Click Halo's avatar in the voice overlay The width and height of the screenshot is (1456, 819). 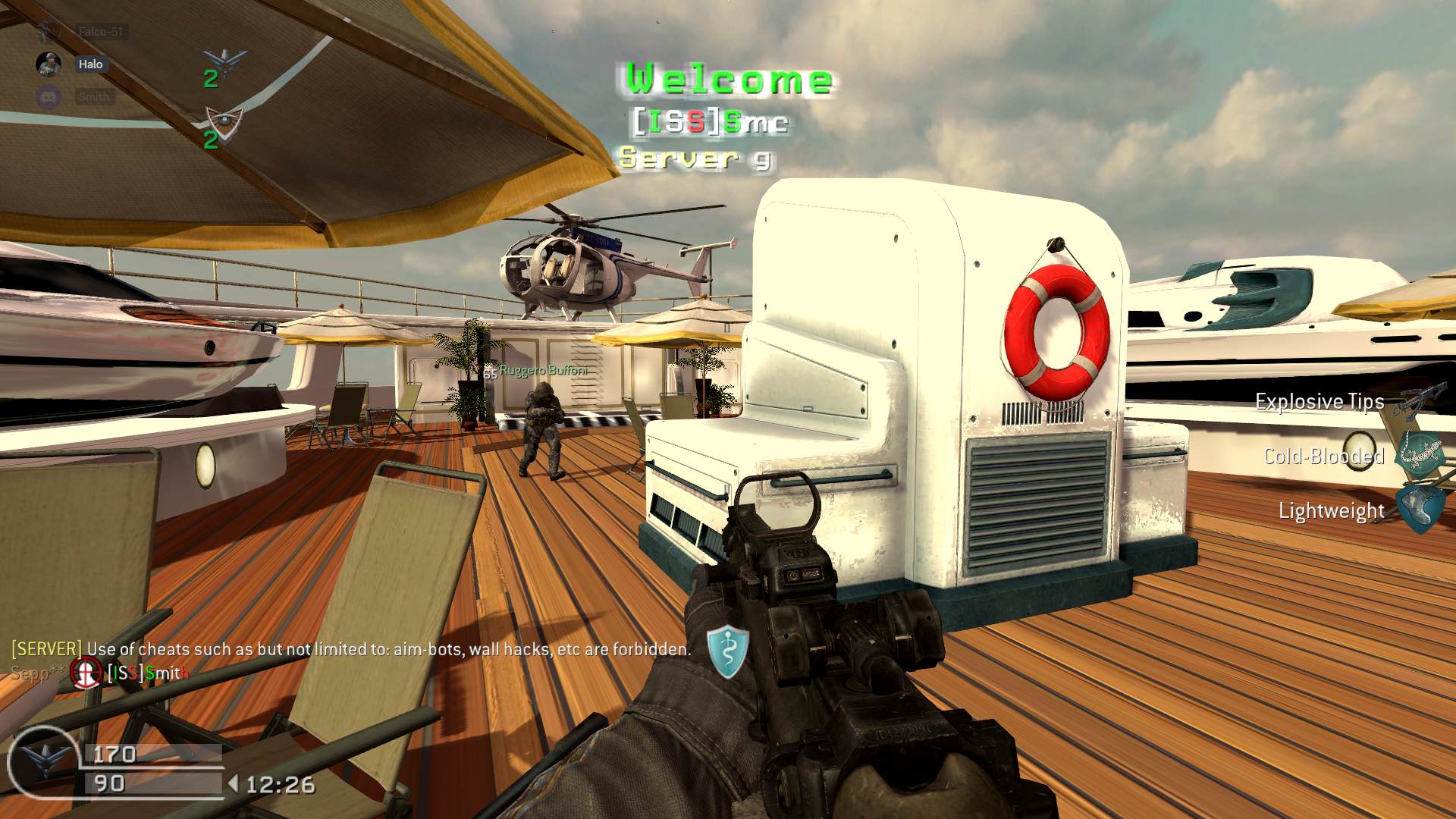(x=49, y=64)
